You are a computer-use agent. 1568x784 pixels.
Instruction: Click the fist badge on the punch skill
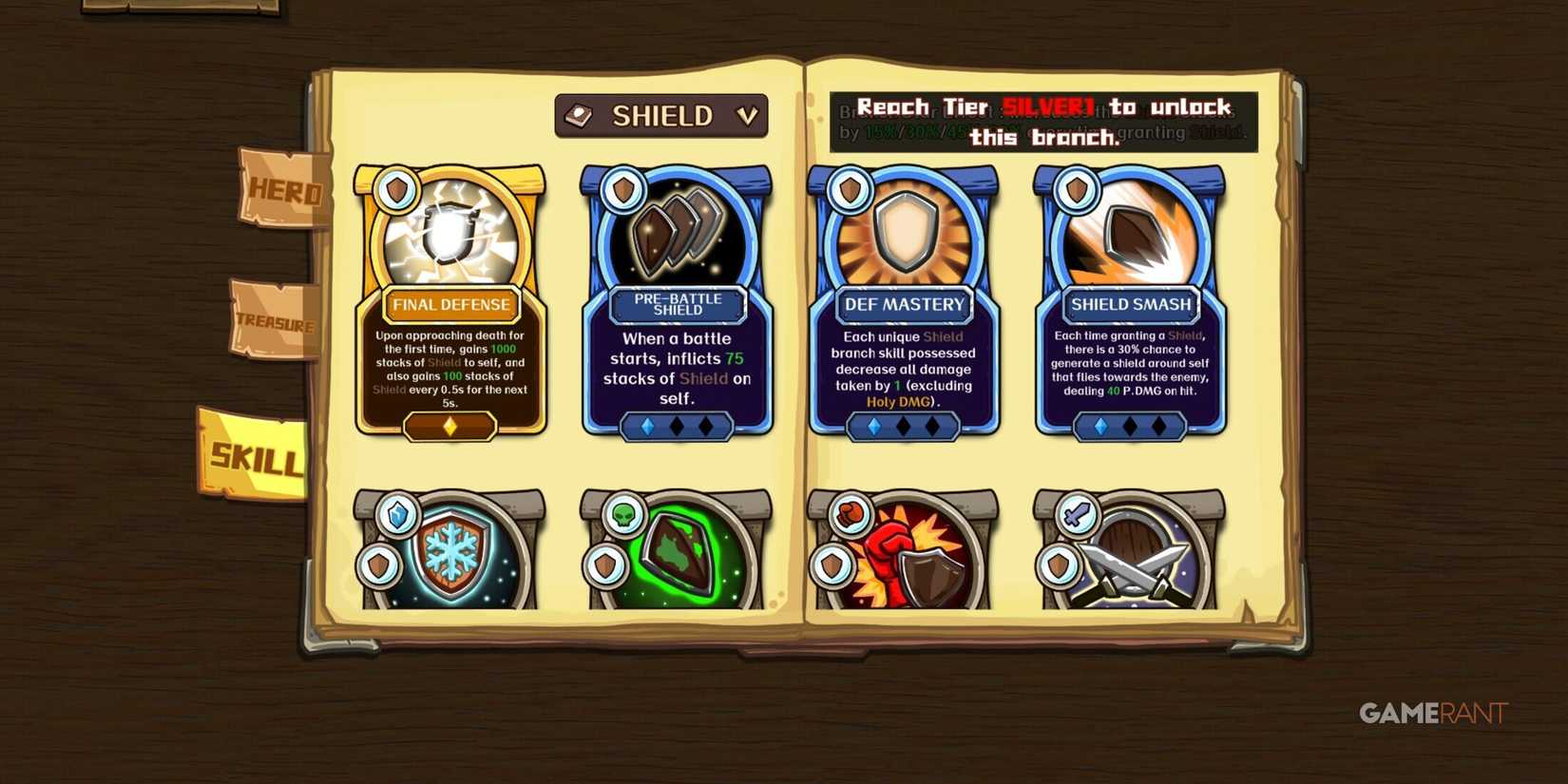point(849,514)
